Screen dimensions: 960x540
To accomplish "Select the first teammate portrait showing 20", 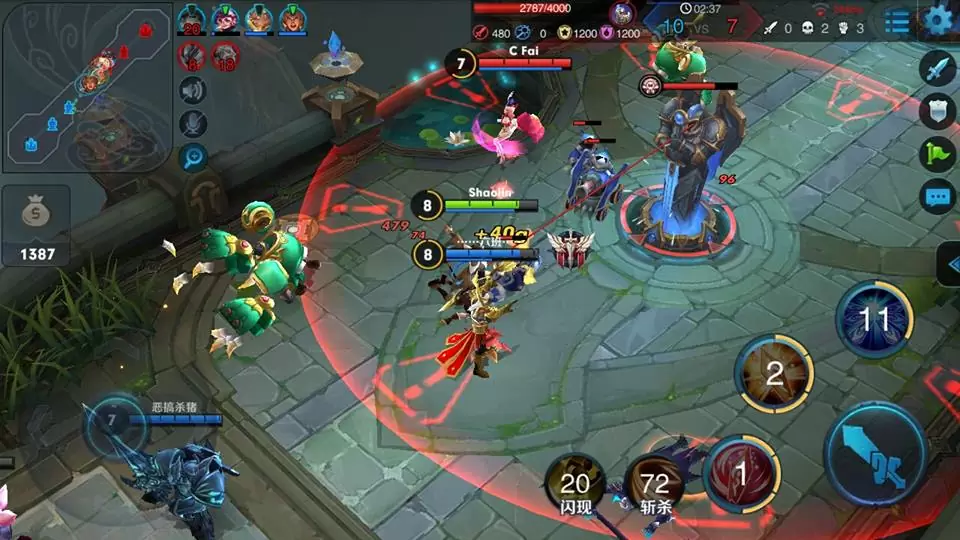I will coord(191,20).
